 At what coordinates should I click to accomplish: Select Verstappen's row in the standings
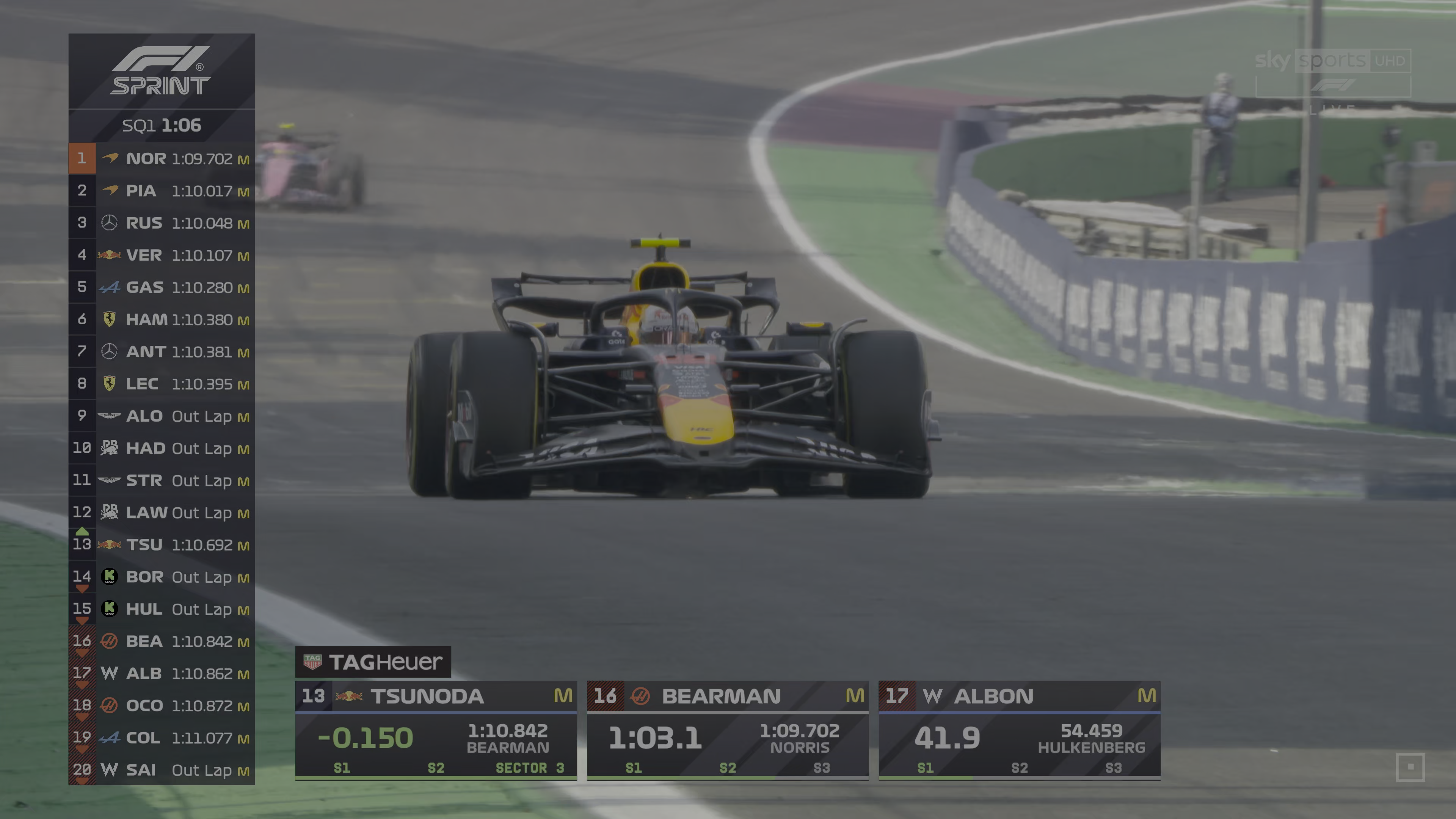tap(162, 255)
